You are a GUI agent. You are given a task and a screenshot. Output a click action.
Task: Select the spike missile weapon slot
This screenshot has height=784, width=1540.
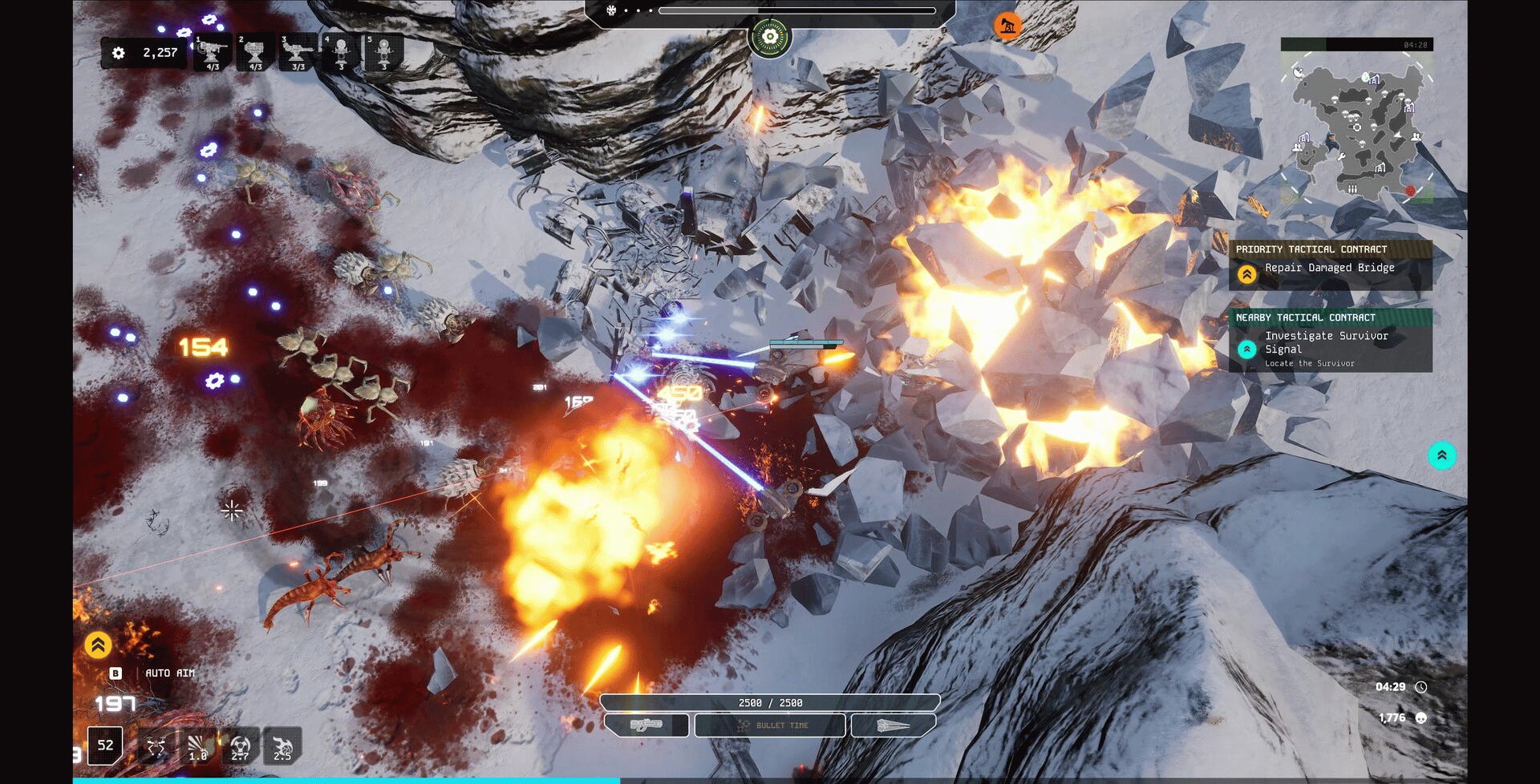893,725
